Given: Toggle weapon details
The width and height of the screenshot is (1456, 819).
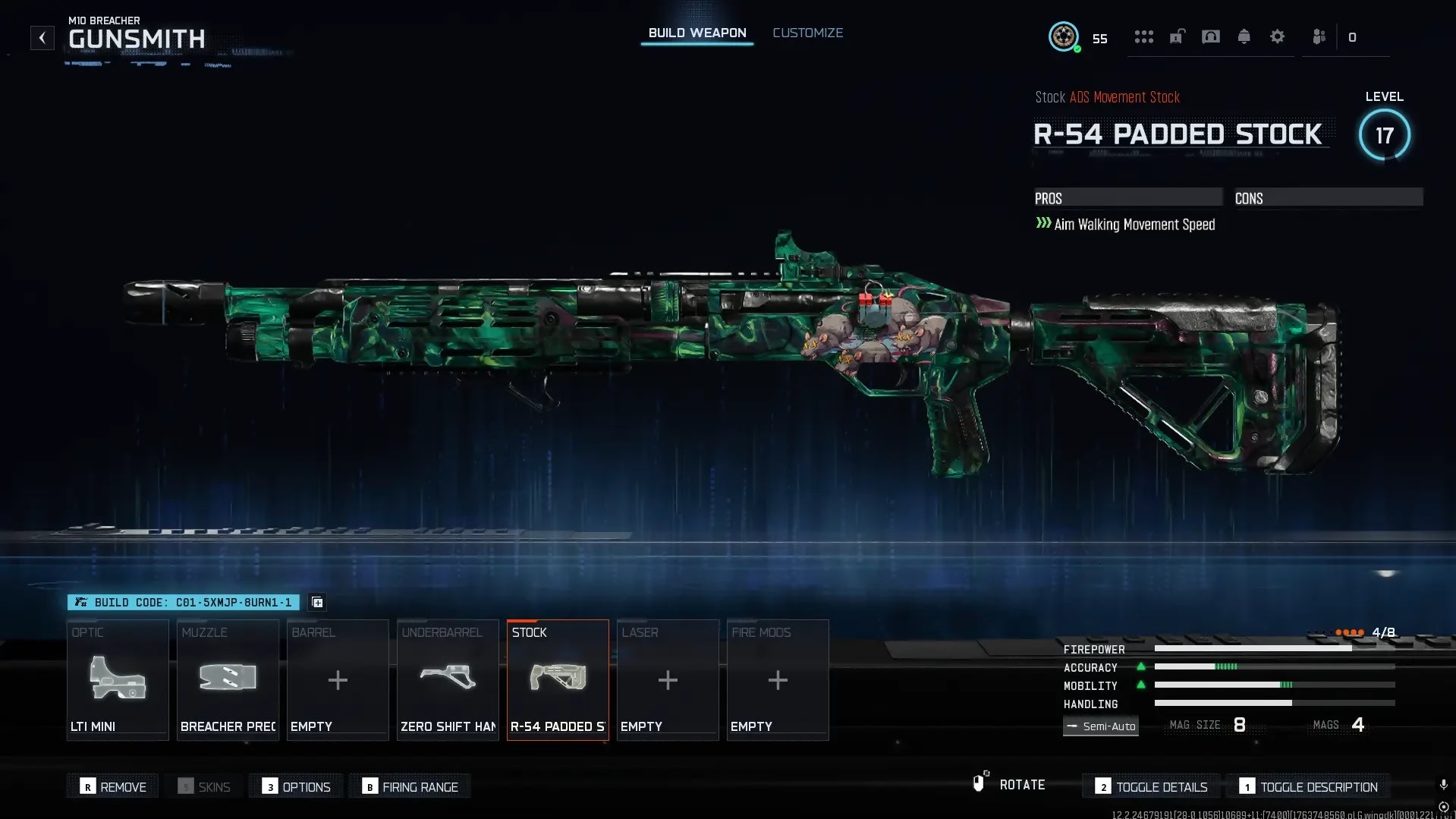Looking at the screenshot, I should click(x=1153, y=786).
